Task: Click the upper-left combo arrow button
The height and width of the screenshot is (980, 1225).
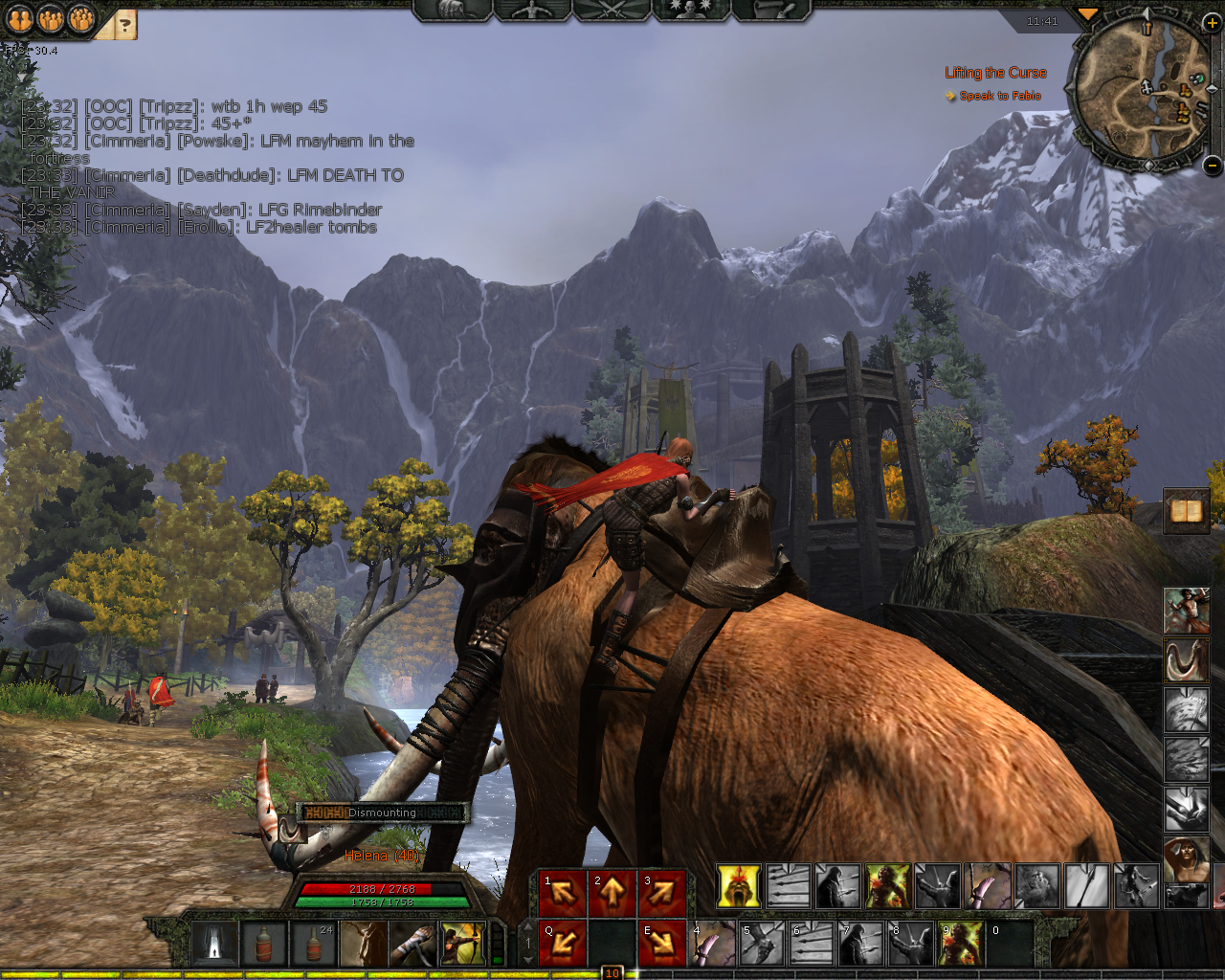Action: [563, 893]
